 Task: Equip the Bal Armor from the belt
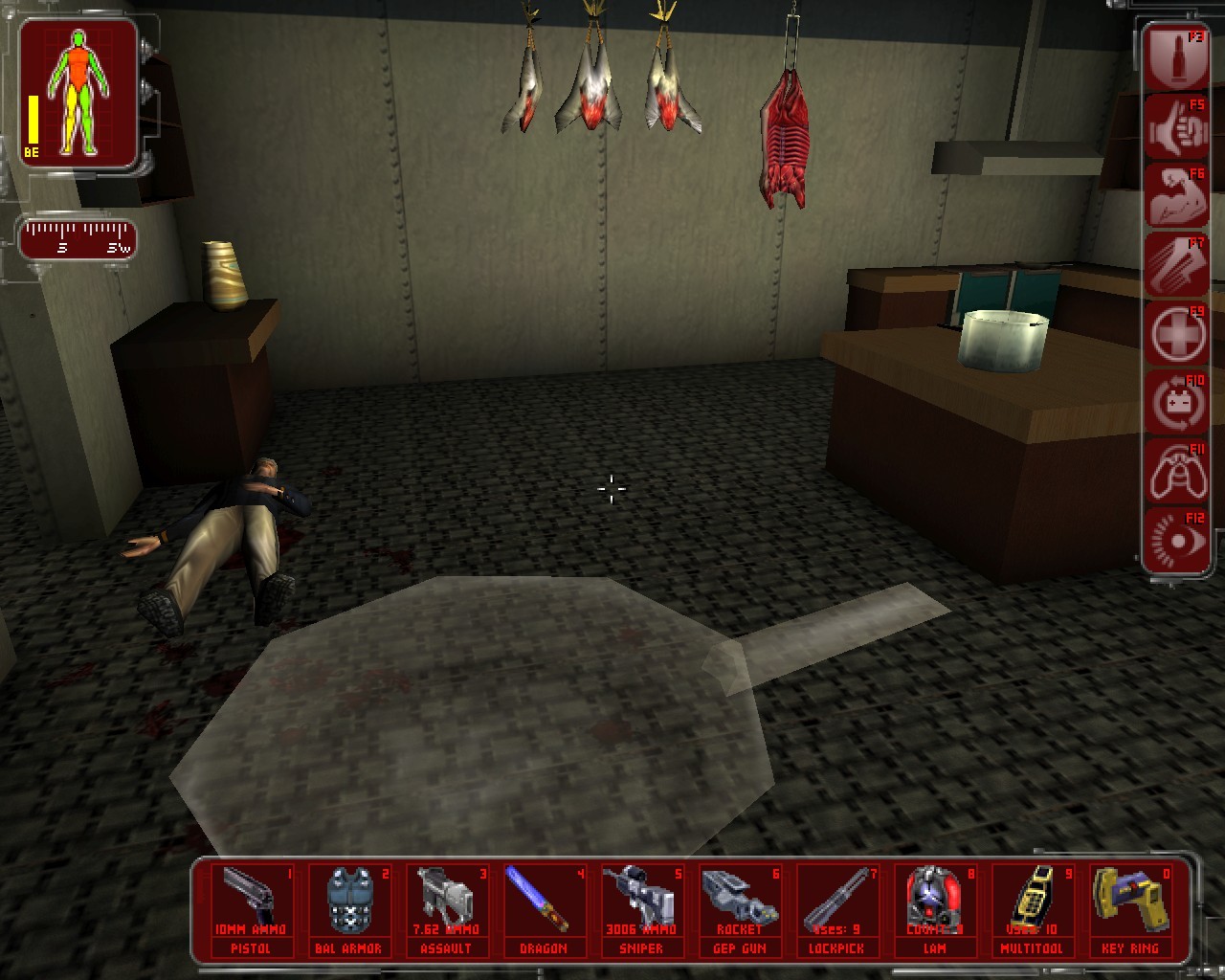(348, 910)
